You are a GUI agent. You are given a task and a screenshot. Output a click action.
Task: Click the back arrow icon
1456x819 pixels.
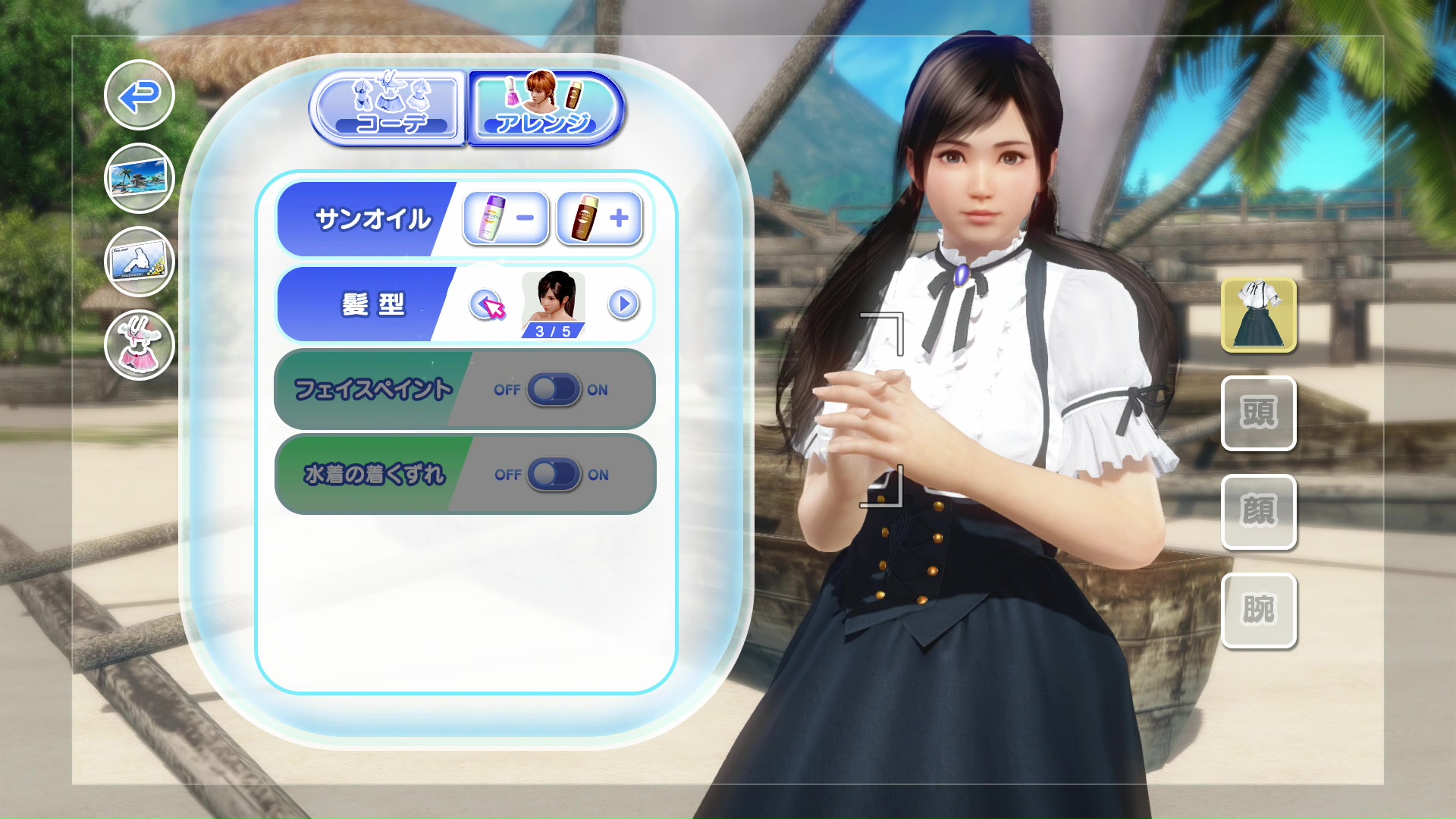click(139, 97)
